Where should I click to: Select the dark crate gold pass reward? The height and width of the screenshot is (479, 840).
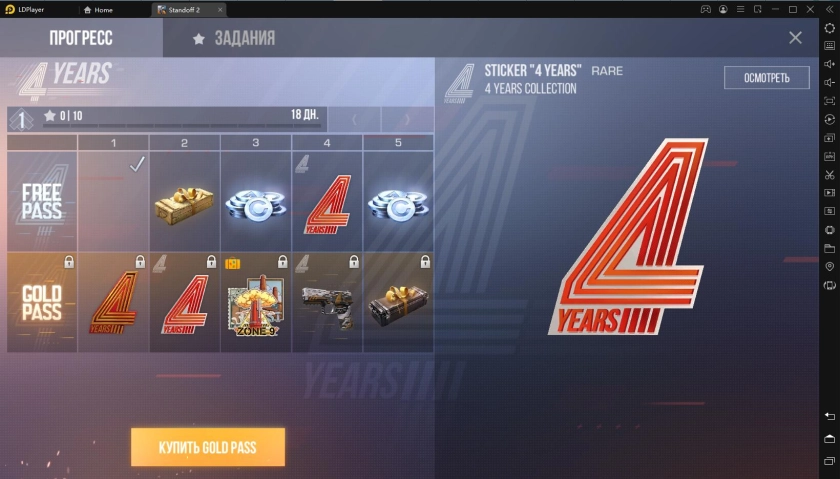click(398, 302)
